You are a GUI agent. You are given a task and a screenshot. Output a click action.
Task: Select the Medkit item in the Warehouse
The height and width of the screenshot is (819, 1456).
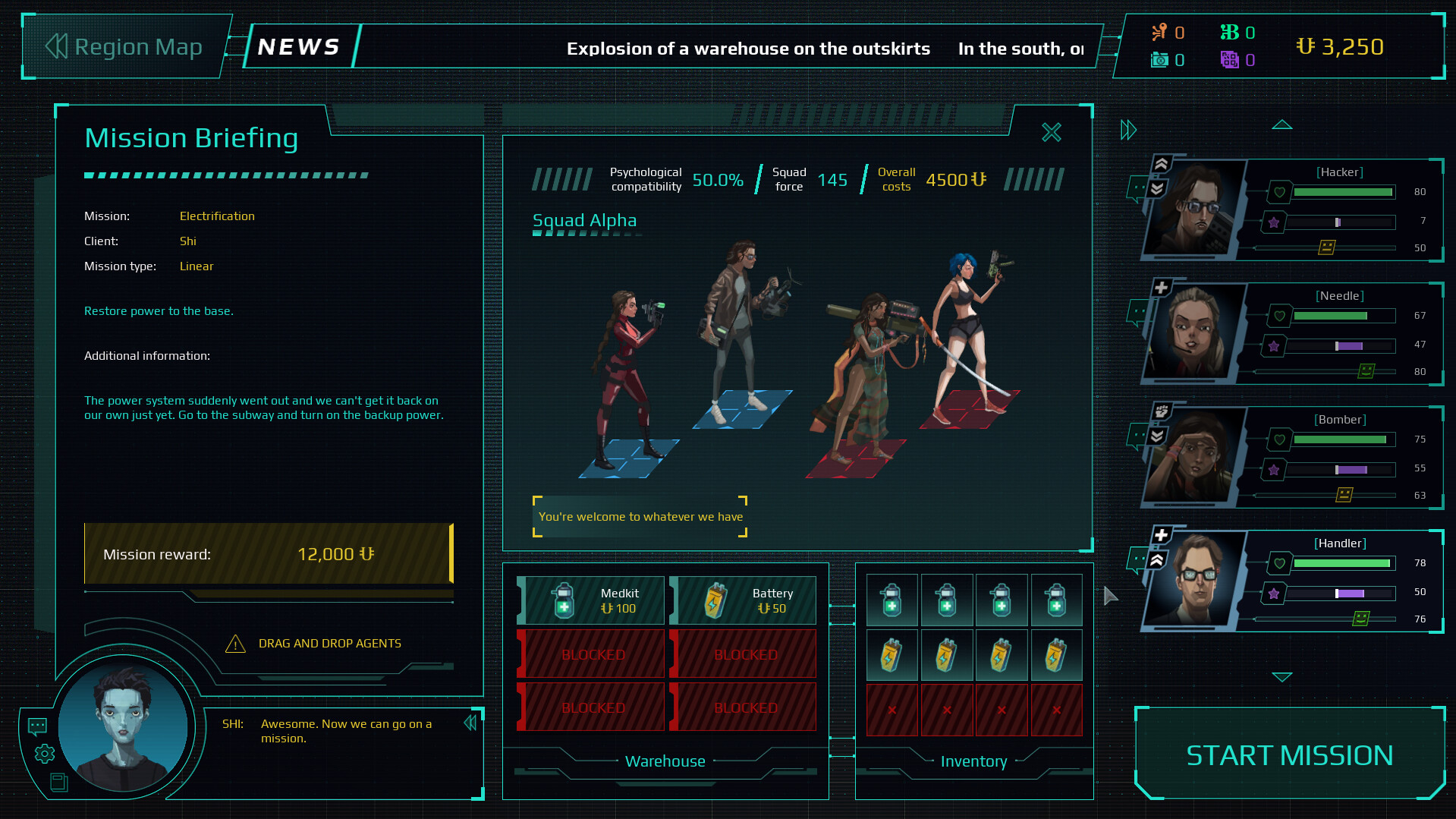(x=591, y=600)
